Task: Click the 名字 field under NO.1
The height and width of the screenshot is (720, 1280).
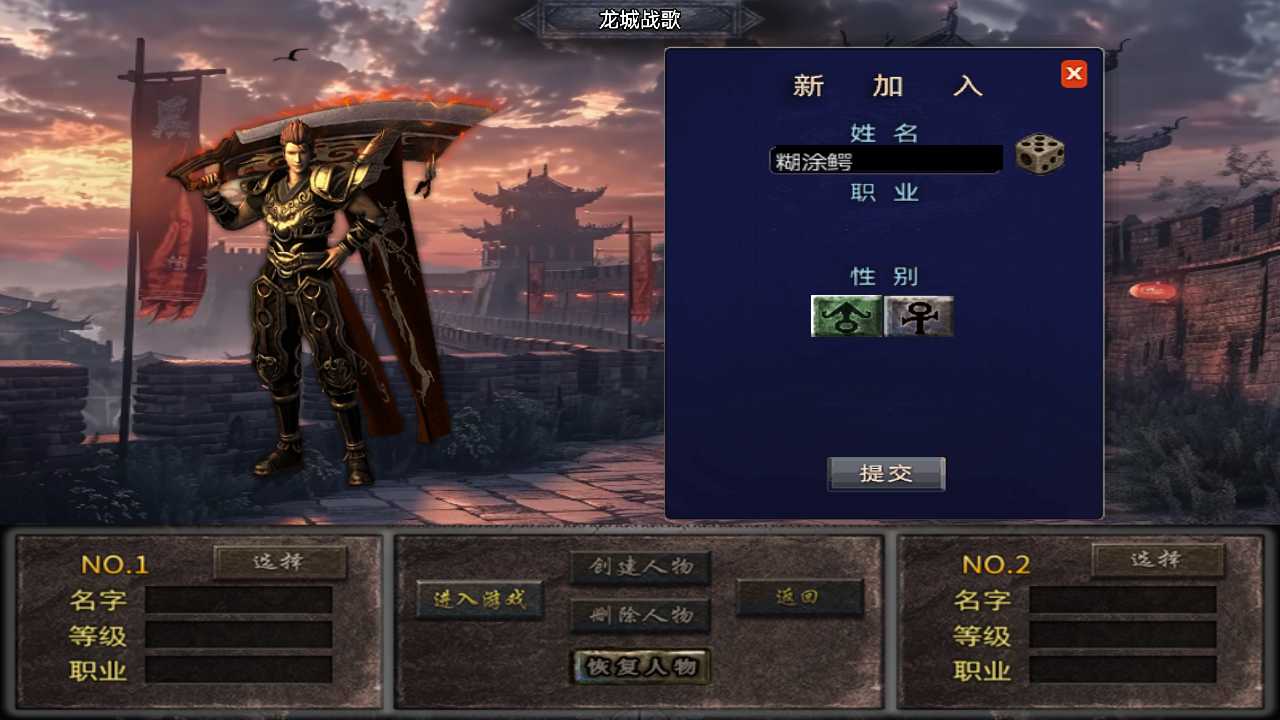Action: coord(240,600)
